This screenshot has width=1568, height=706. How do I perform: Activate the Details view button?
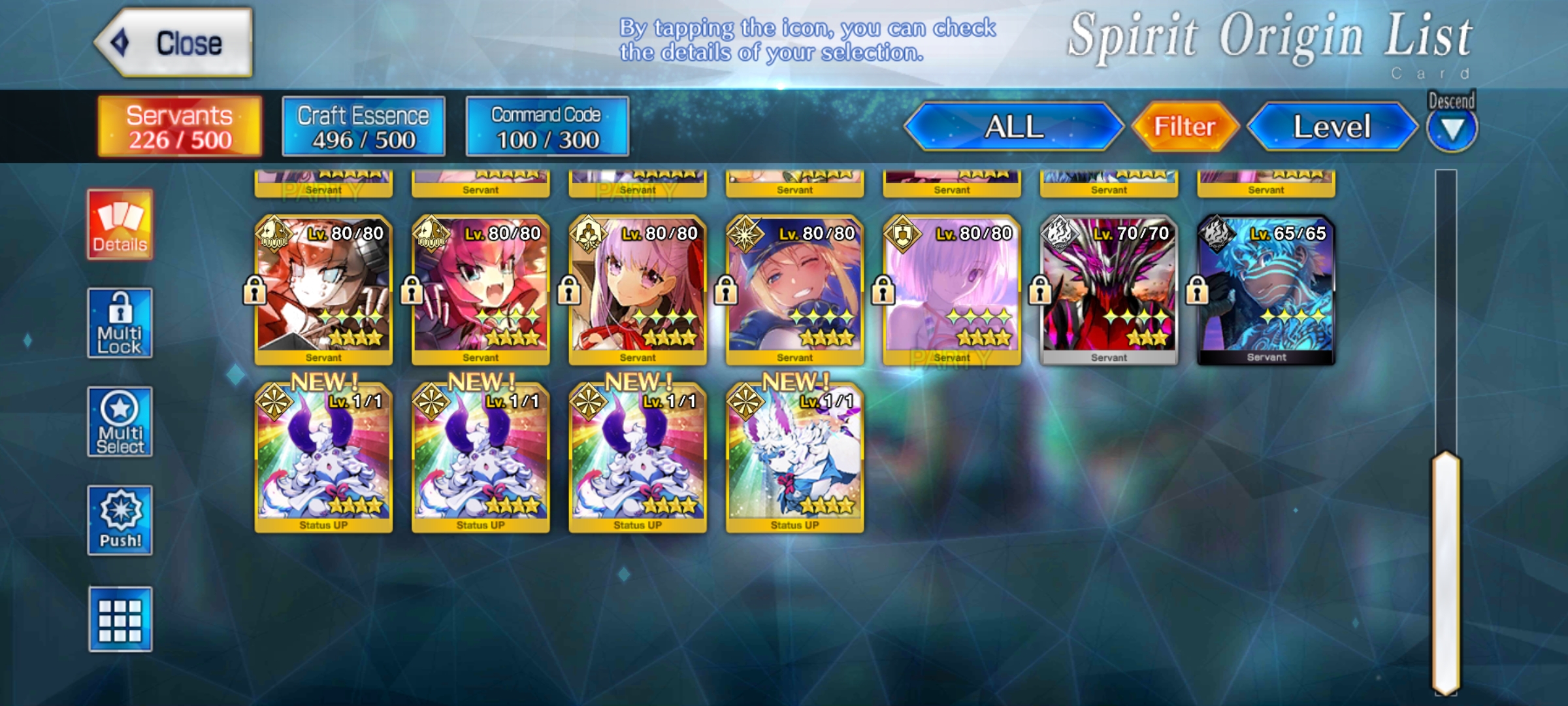[x=120, y=225]
